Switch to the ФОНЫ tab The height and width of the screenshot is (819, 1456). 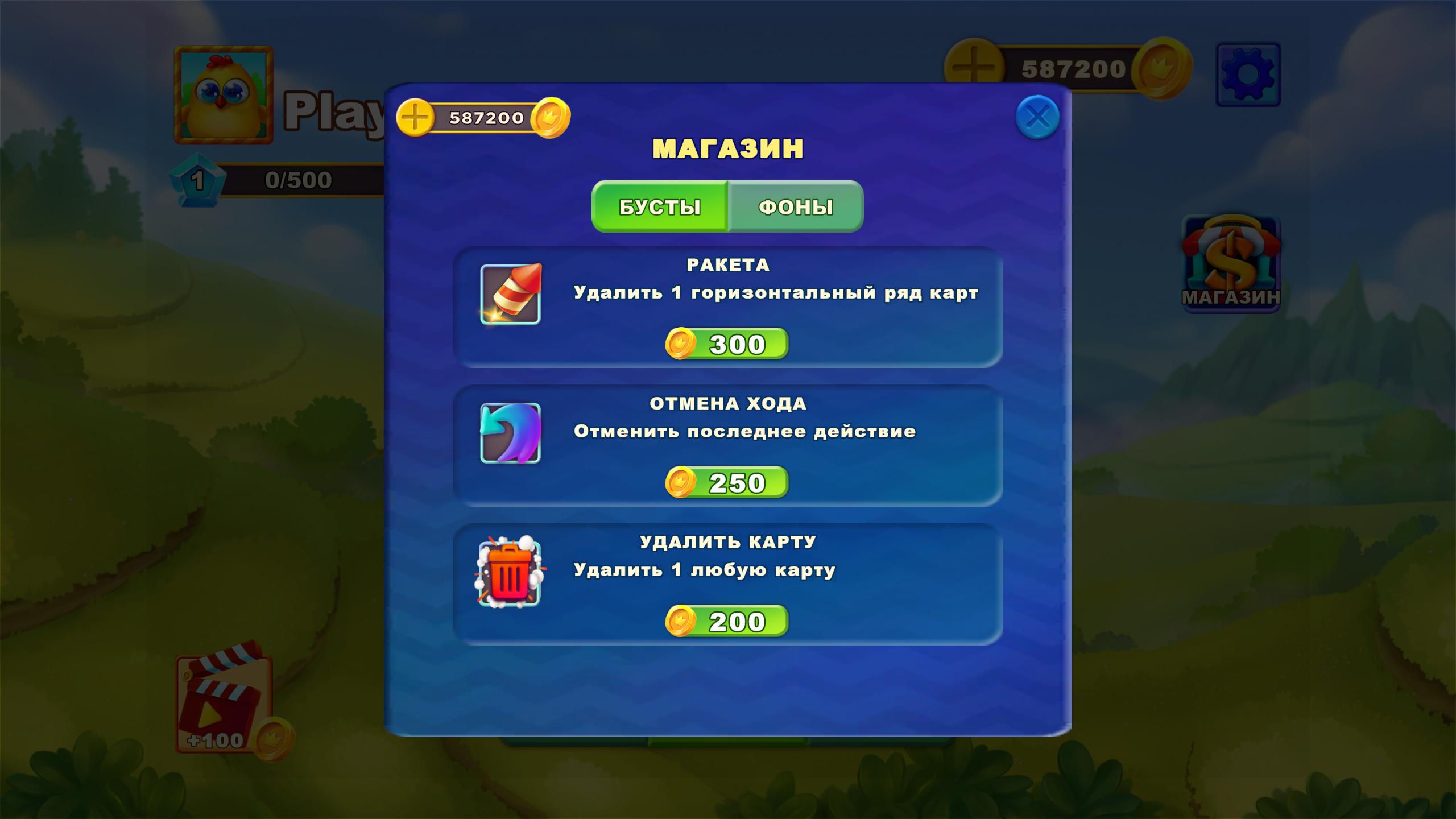[x=795, y=208]
